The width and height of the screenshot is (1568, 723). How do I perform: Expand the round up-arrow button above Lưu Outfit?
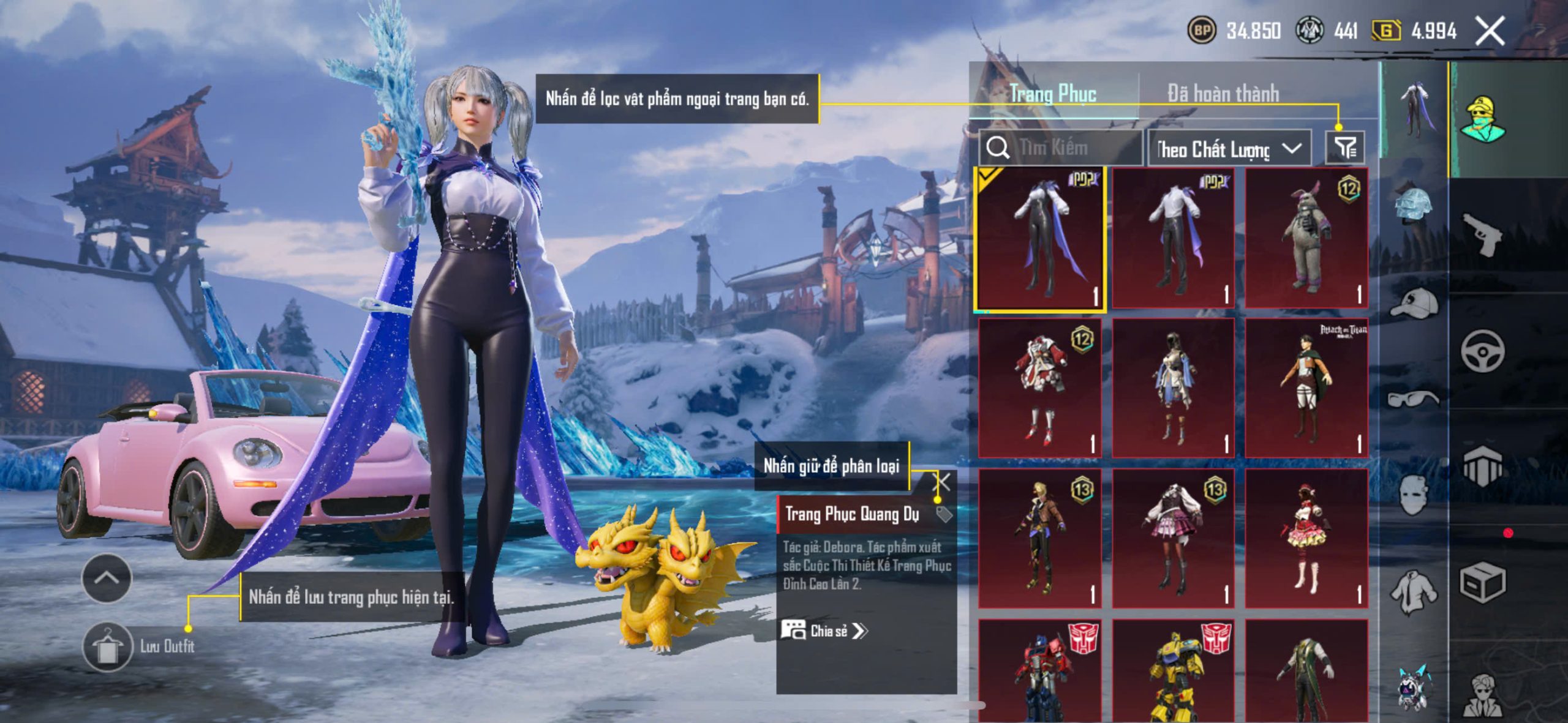coord(107,578)
